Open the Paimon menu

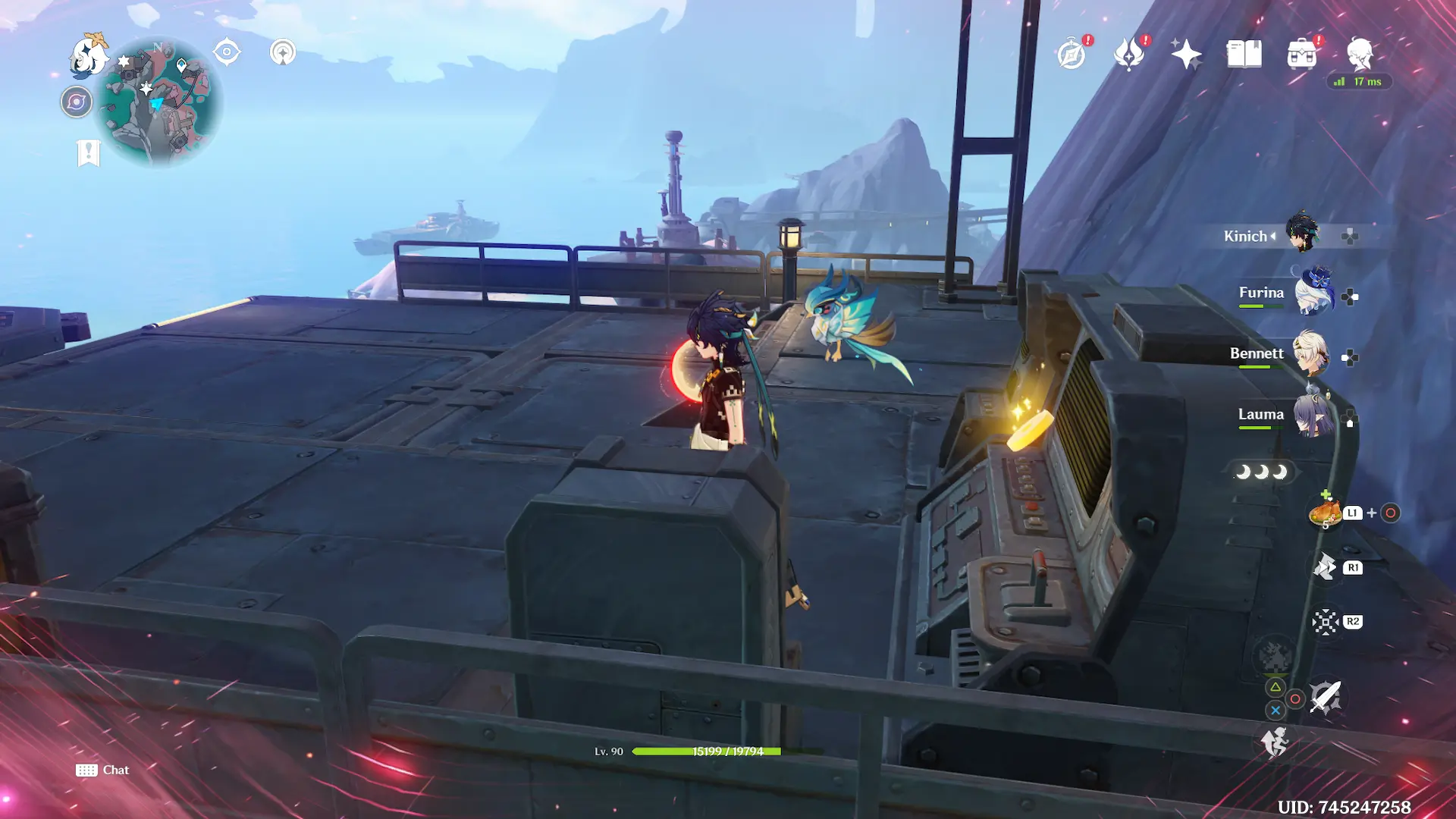click(88, 56)
